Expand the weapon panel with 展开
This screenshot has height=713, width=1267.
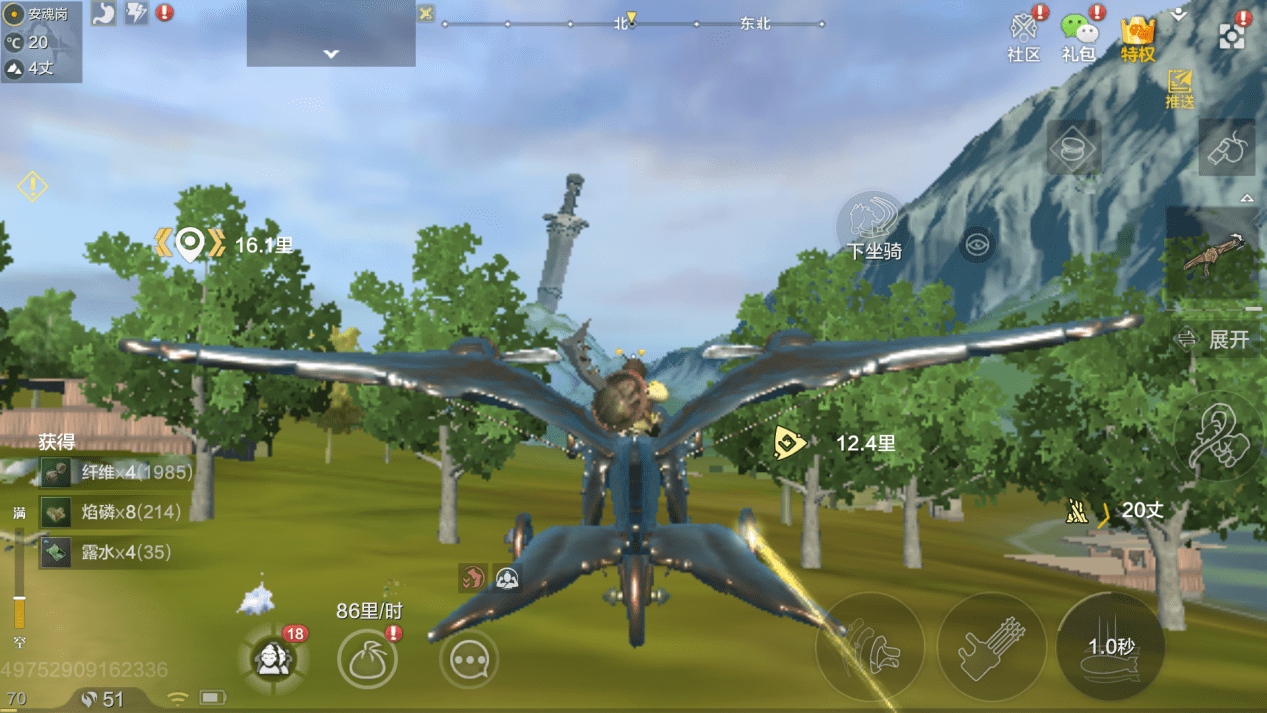(1215, 339)
